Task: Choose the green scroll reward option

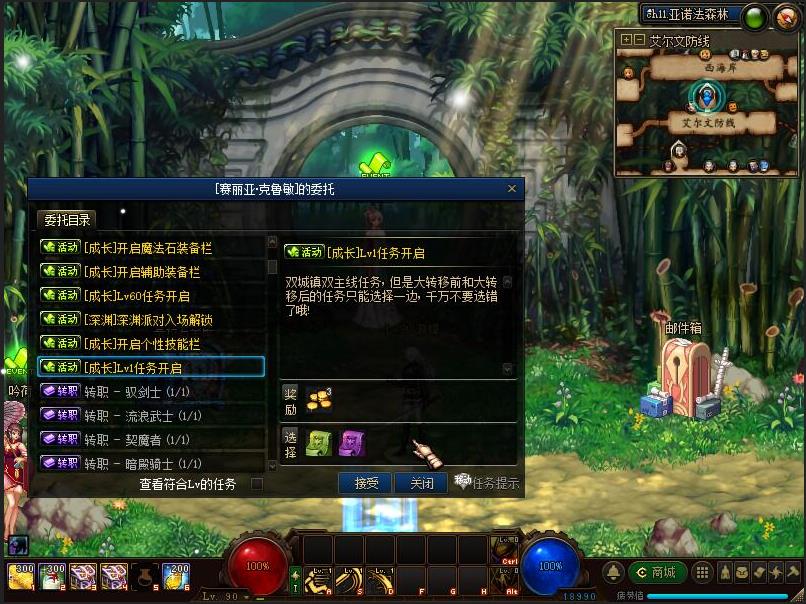Action: tap(319, 443)
